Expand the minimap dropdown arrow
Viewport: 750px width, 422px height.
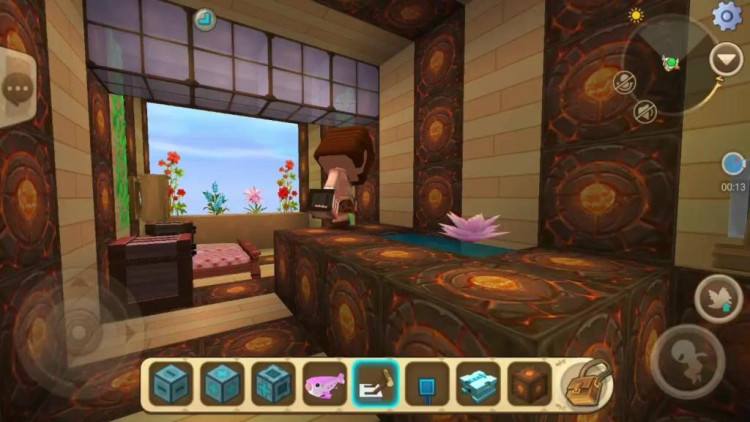tap(726, 59)
